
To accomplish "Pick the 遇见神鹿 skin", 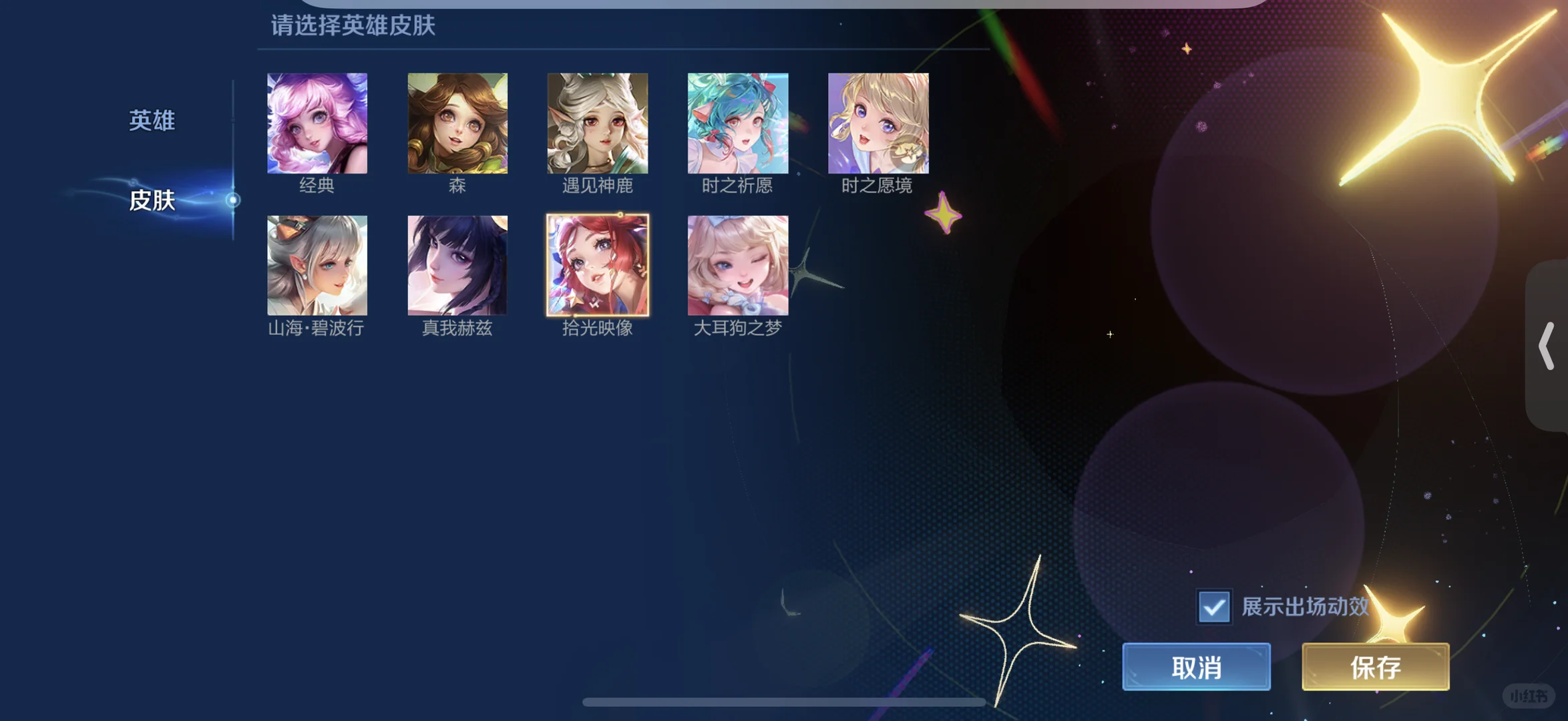I will tap(598, 124).
